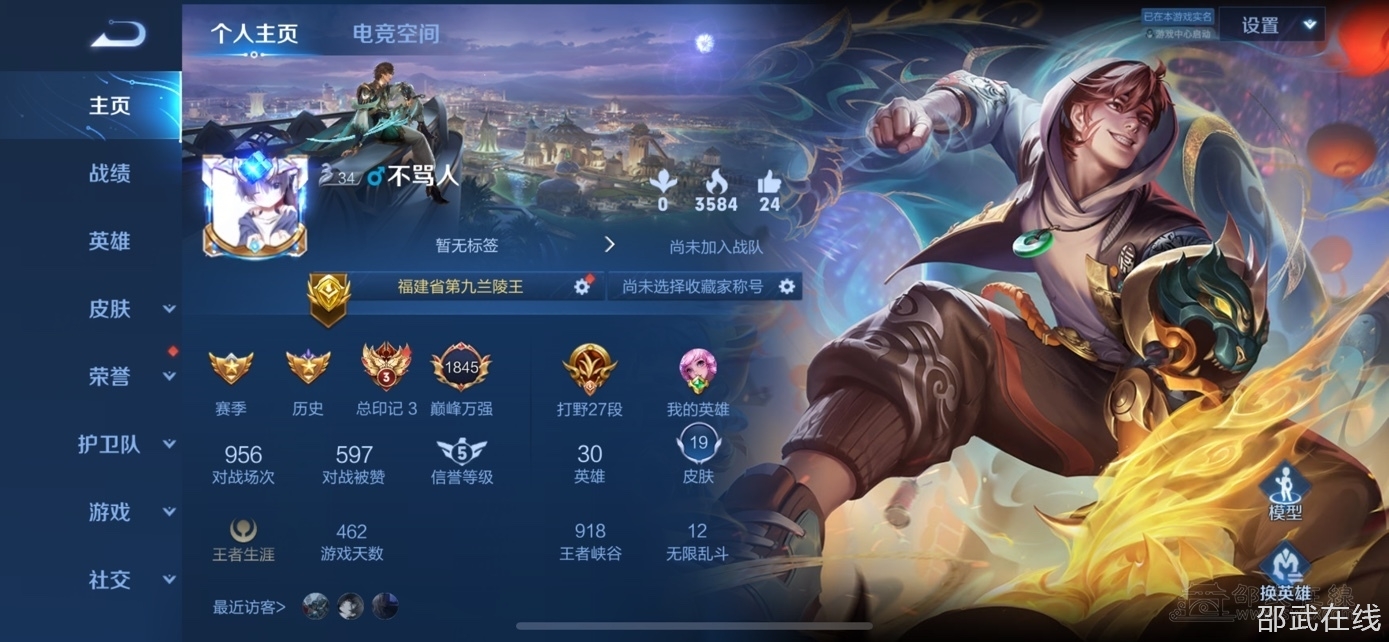This screenshot has width=1389, height=642.
Task: View the 赛季 medal
Action: tap(231, 368)
